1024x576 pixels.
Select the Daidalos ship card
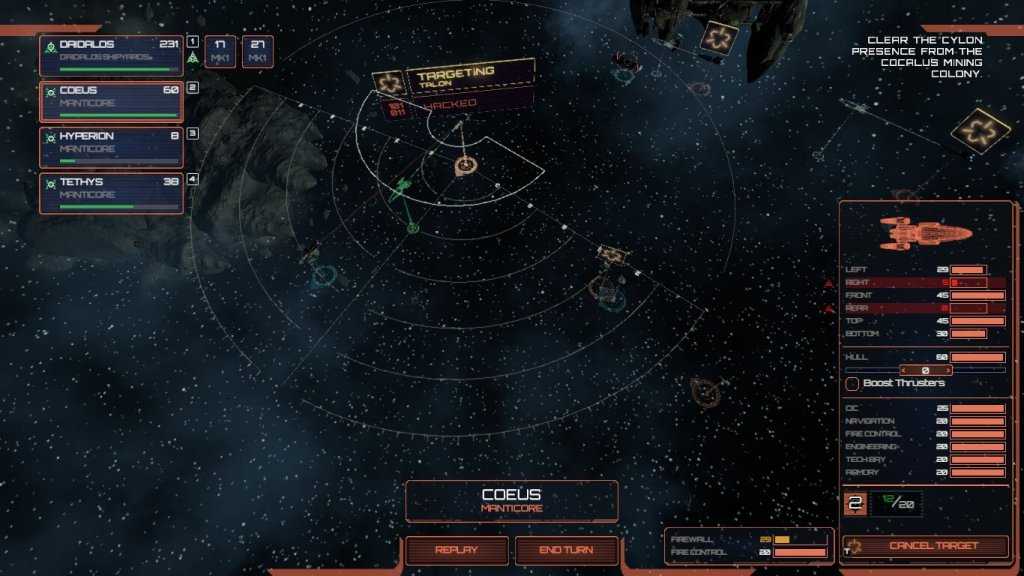point(111,55)
